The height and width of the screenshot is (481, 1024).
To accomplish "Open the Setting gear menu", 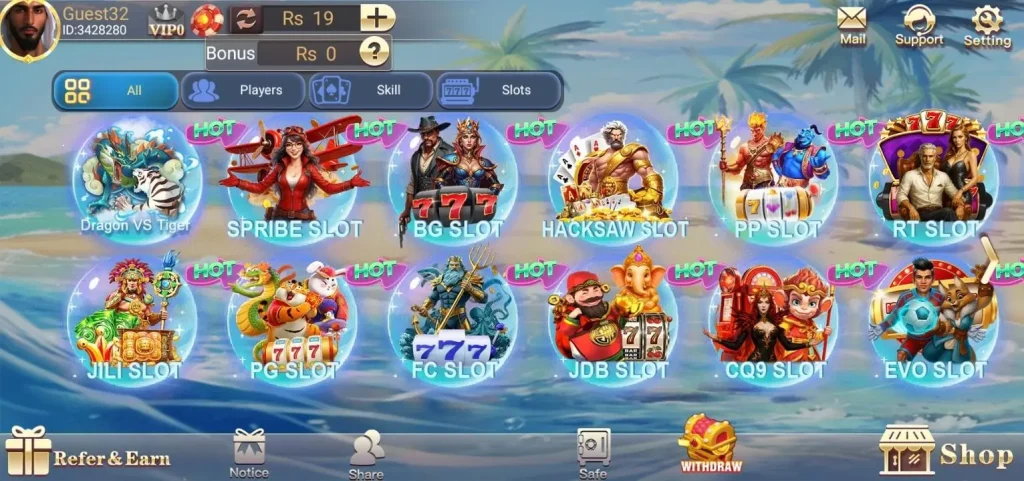I will pos(987,25).
